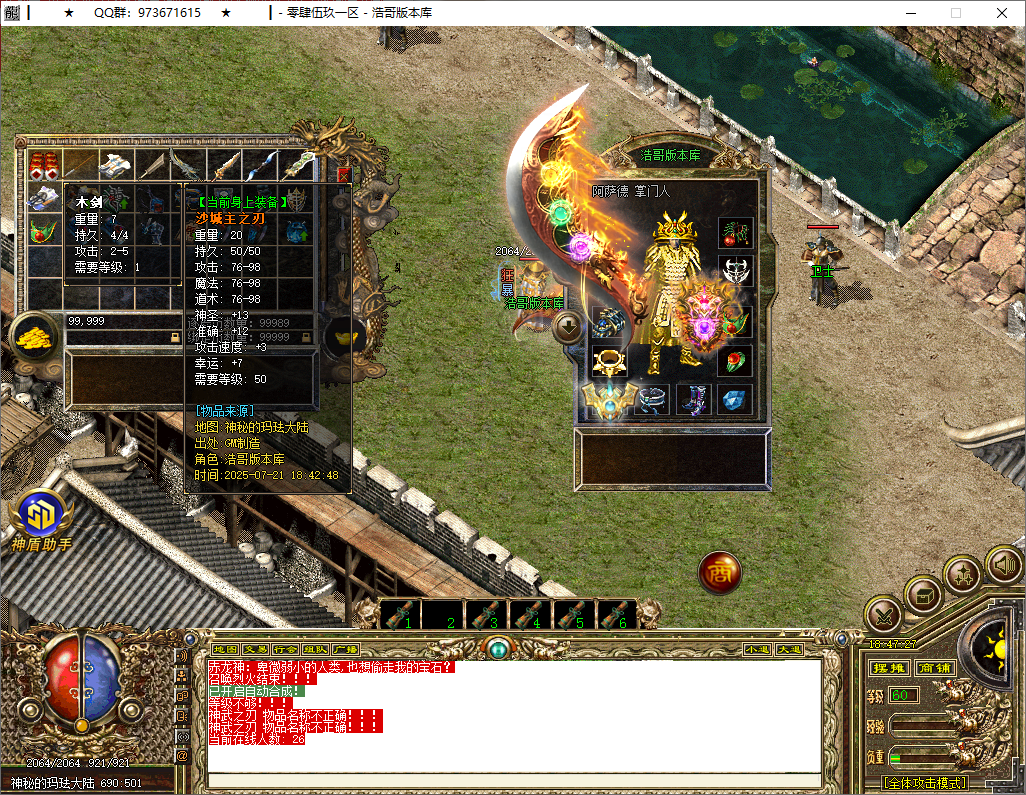The width and height of the screenshot is (1026, 795).
Task: Pick the golden sword in the bag
Action: [223, 165]
